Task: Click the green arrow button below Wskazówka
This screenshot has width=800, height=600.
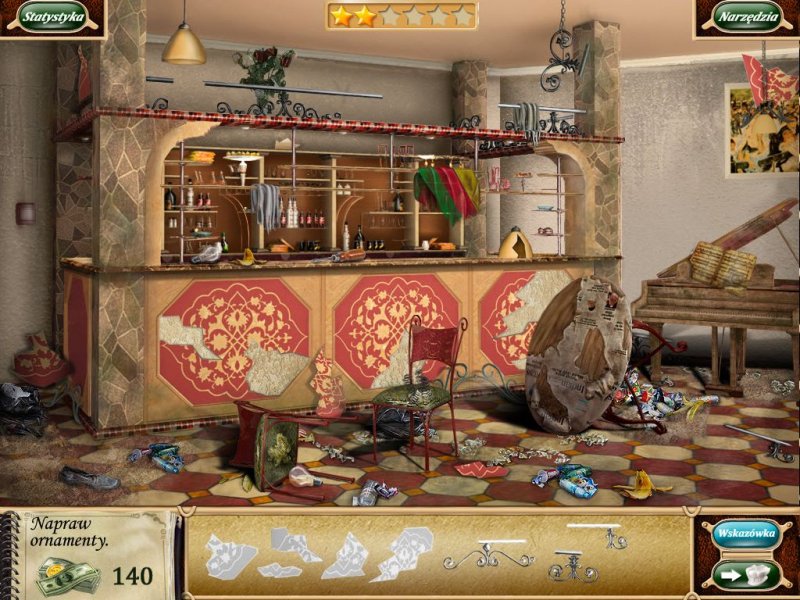Action: (744, 574)
